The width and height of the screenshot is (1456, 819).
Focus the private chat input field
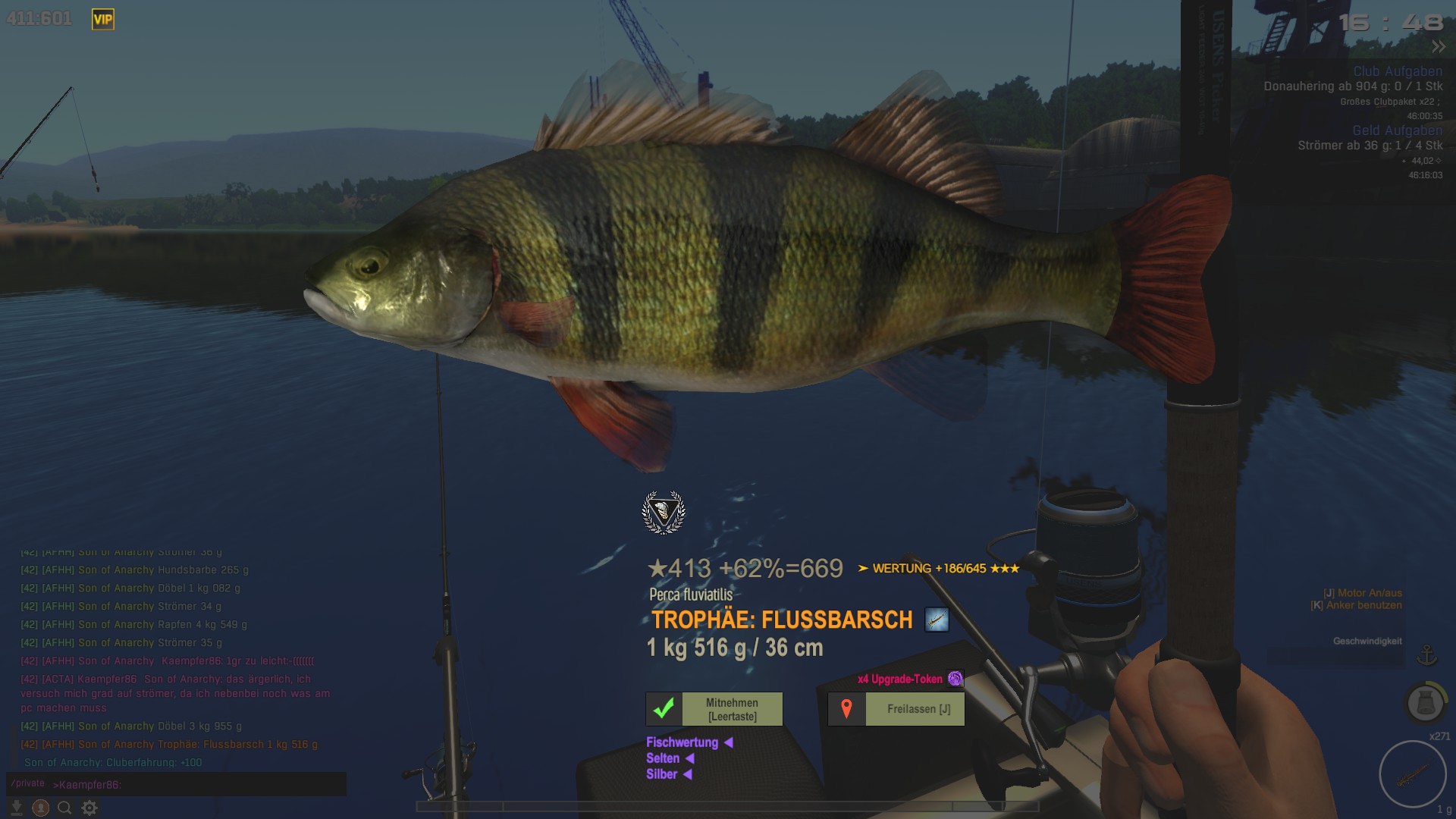197,785
